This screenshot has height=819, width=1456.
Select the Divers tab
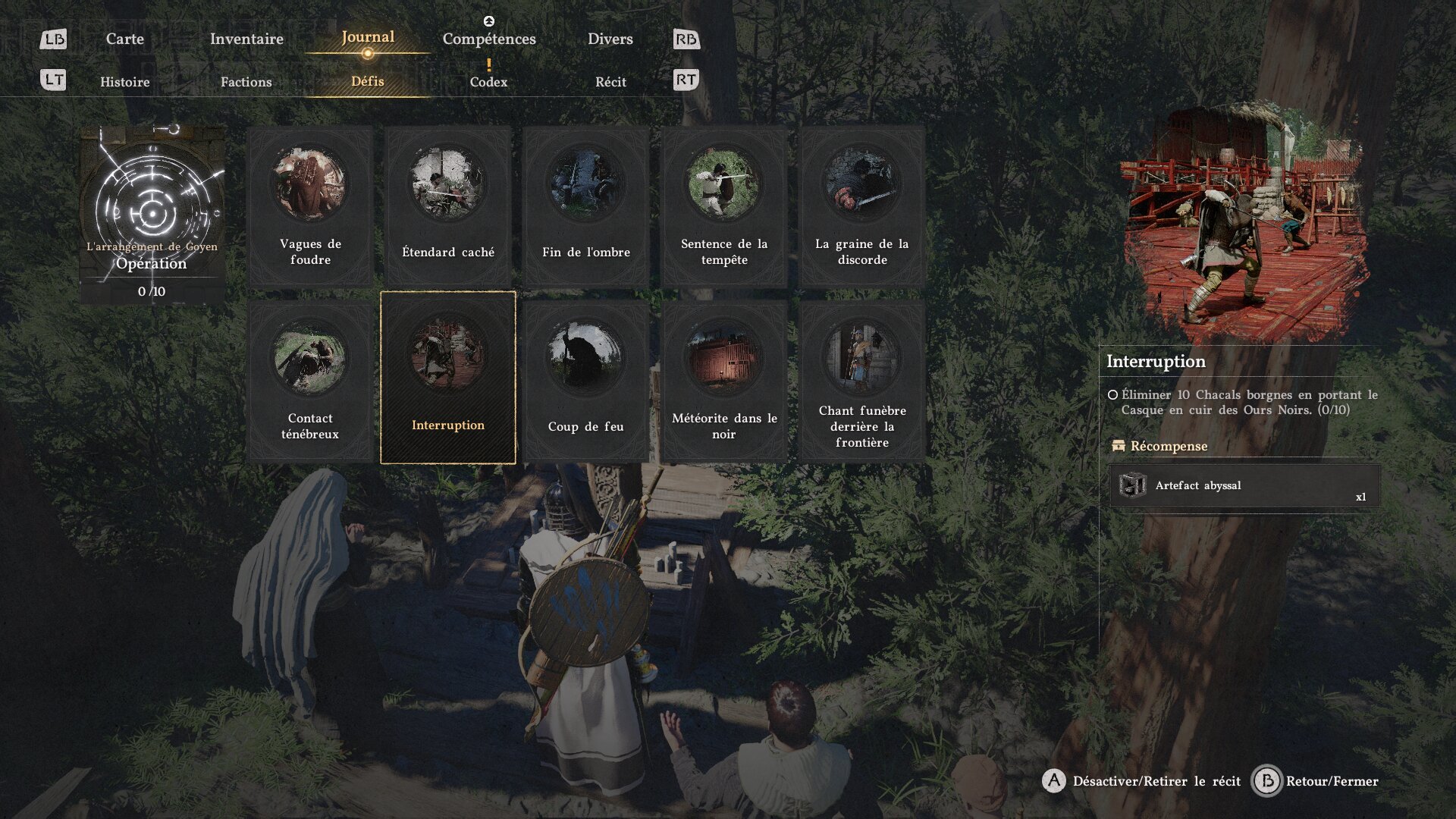(610, 39)
